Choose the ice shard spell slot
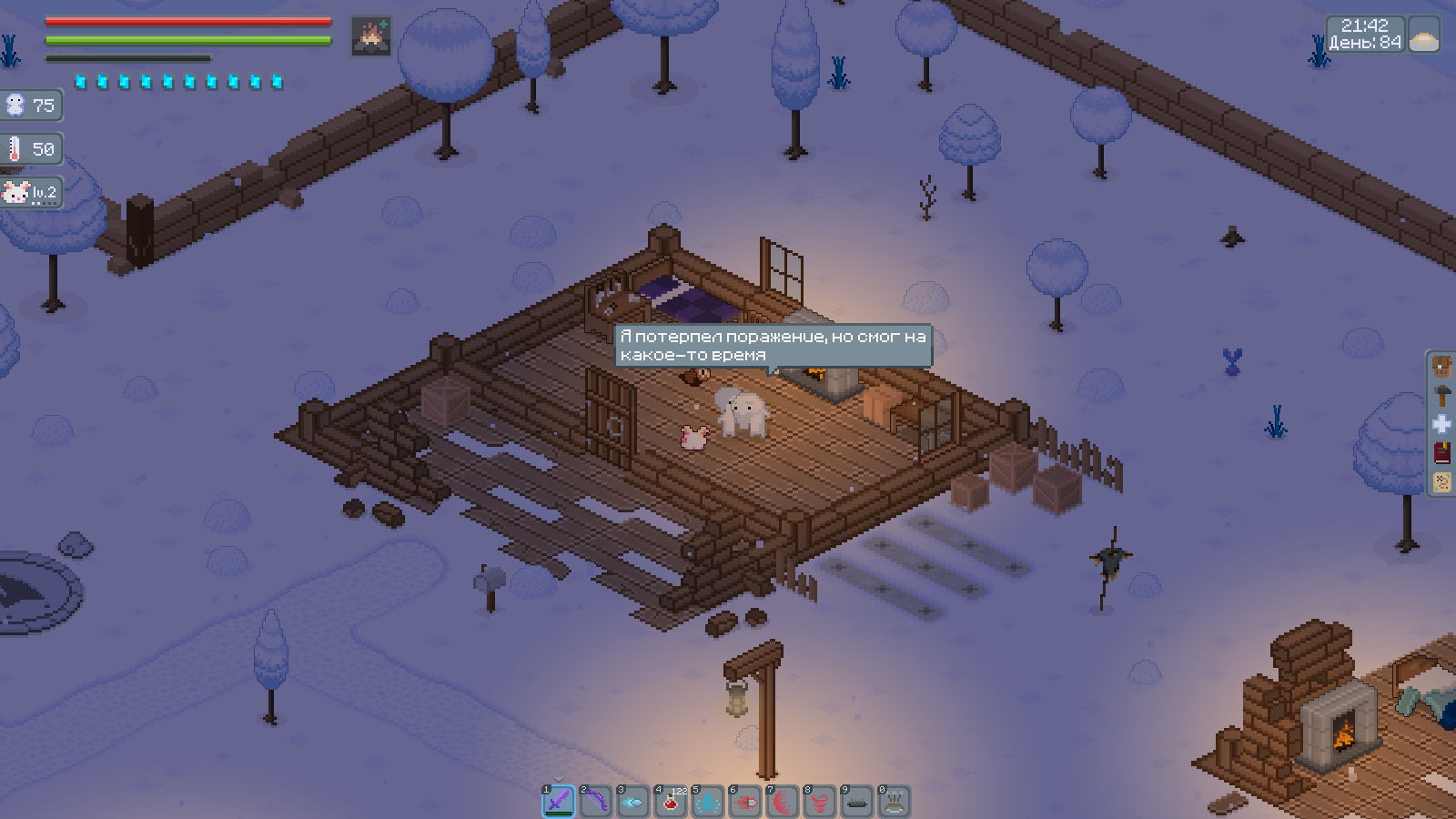1456x819 pixels. [x=633, y=802]
